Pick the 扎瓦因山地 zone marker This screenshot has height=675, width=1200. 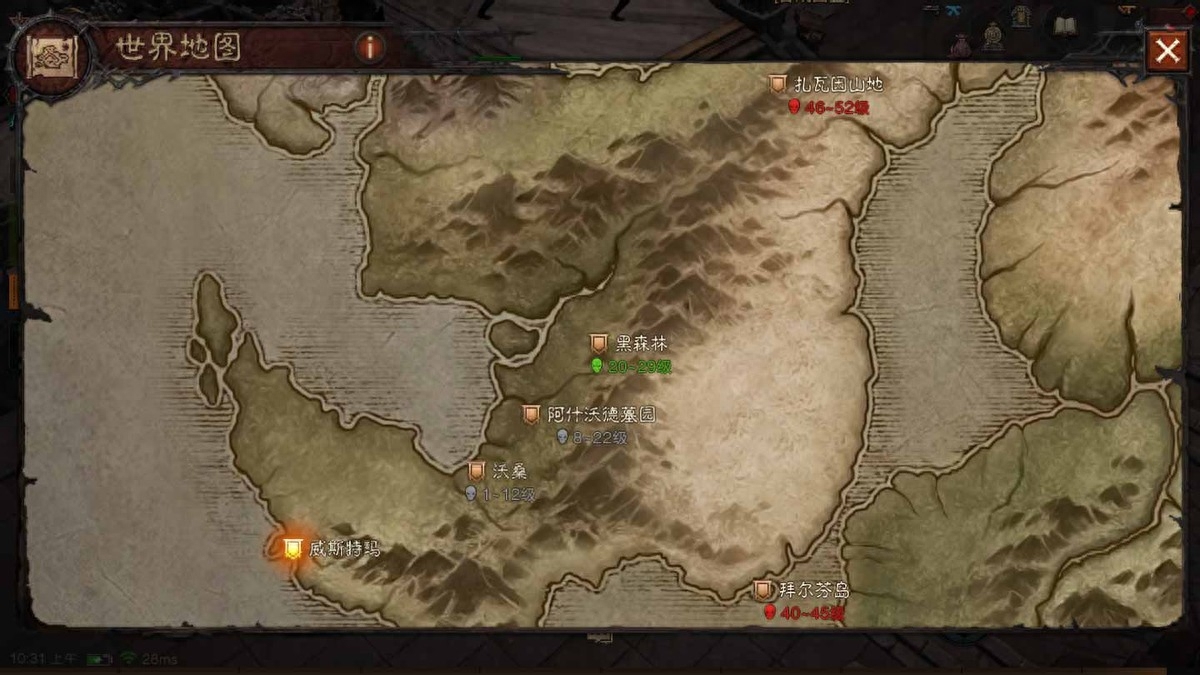click(777, 85)
